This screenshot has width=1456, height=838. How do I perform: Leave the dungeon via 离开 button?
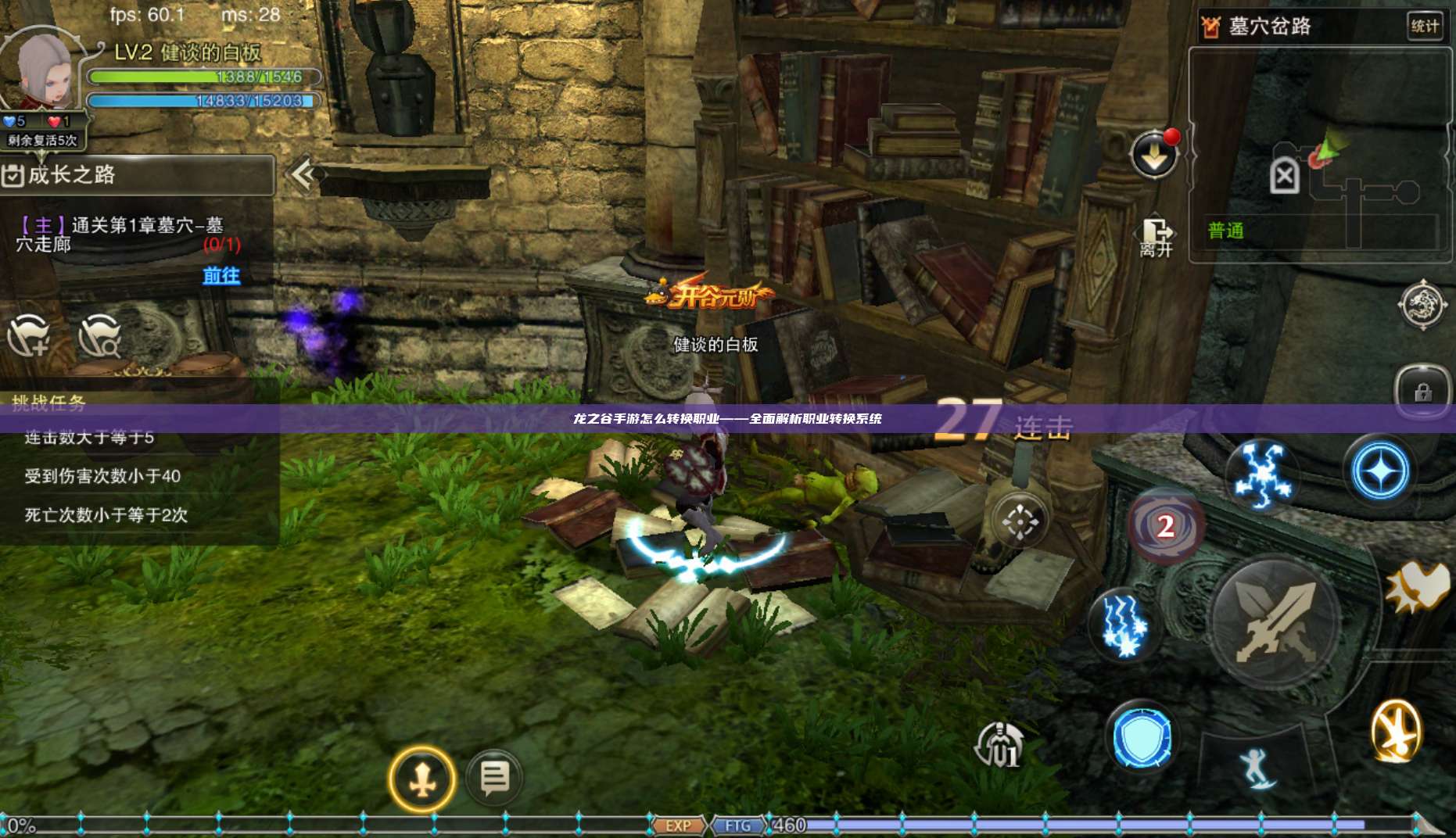pyautogui.click(x=1156, y=237)
